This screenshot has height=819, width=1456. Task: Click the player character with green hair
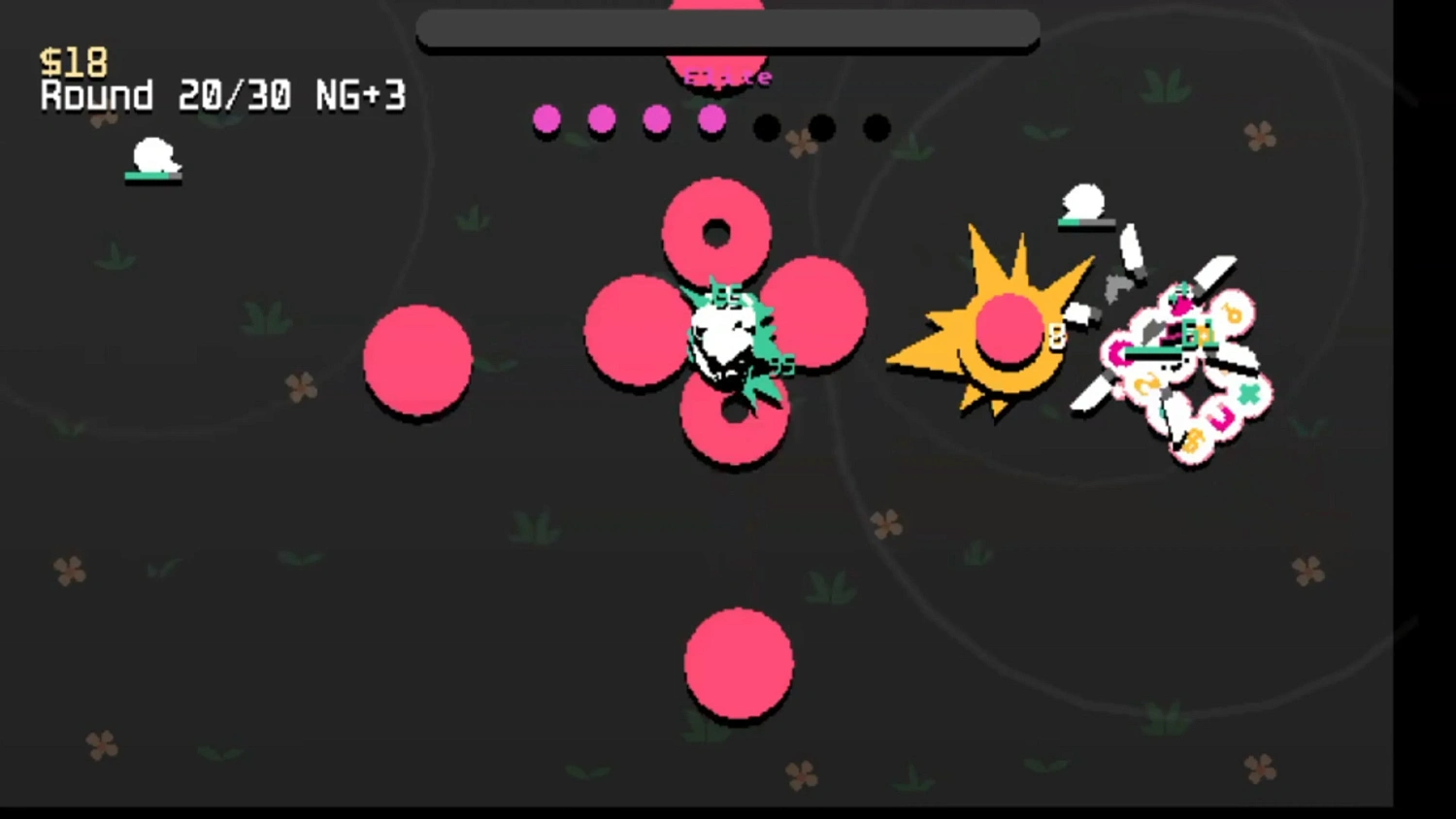click(728, 335)
